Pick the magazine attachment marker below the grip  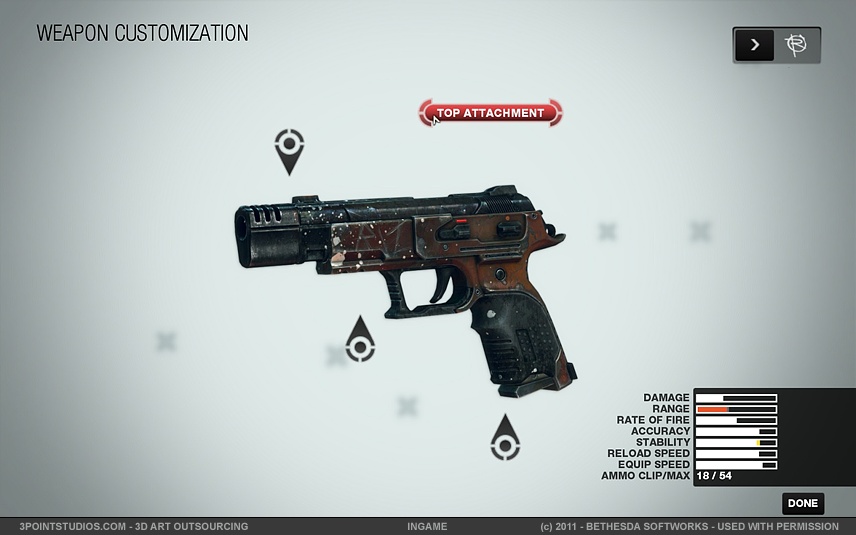click(505, 443)
